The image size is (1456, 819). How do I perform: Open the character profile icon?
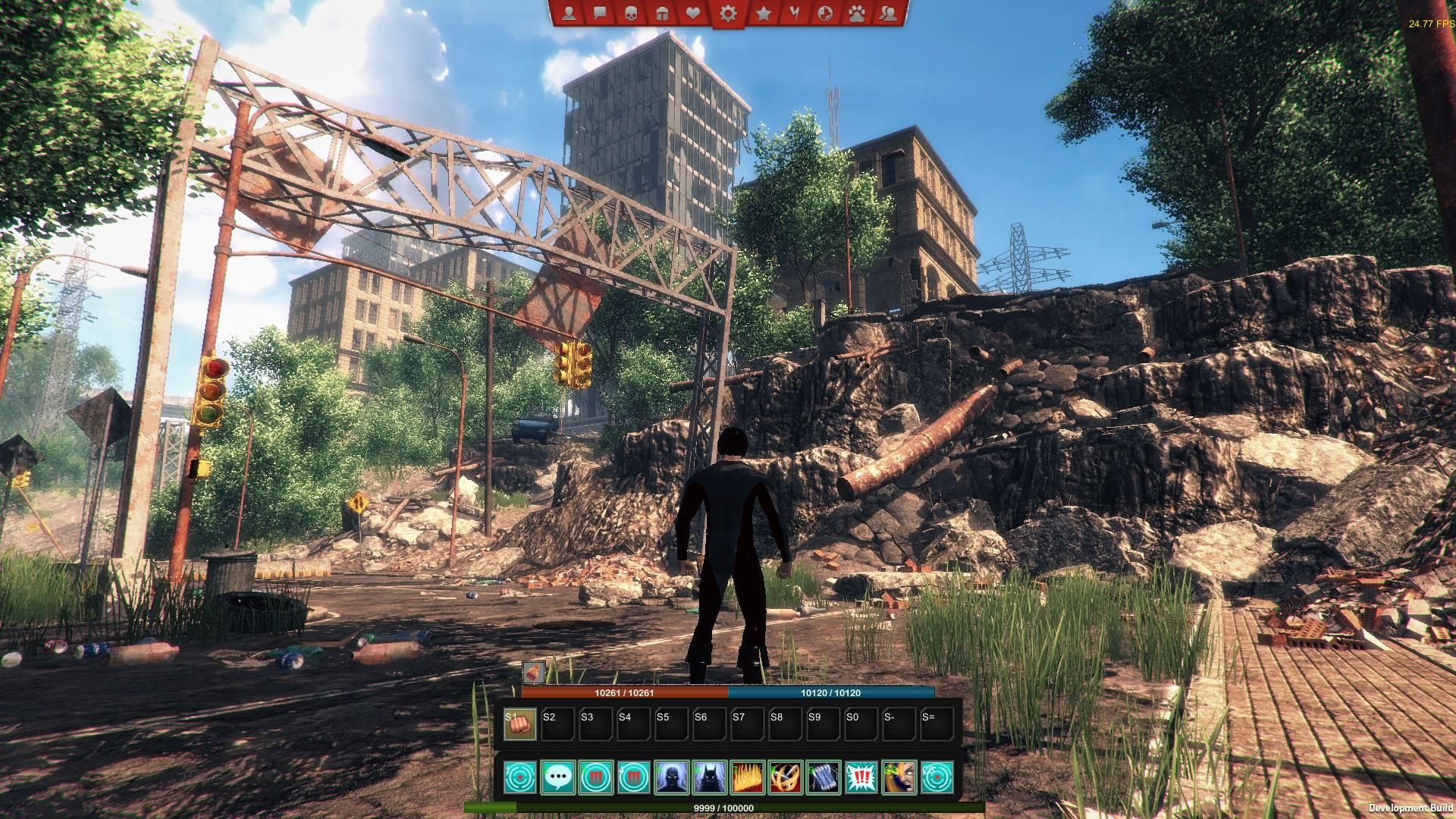coord(569,13)
